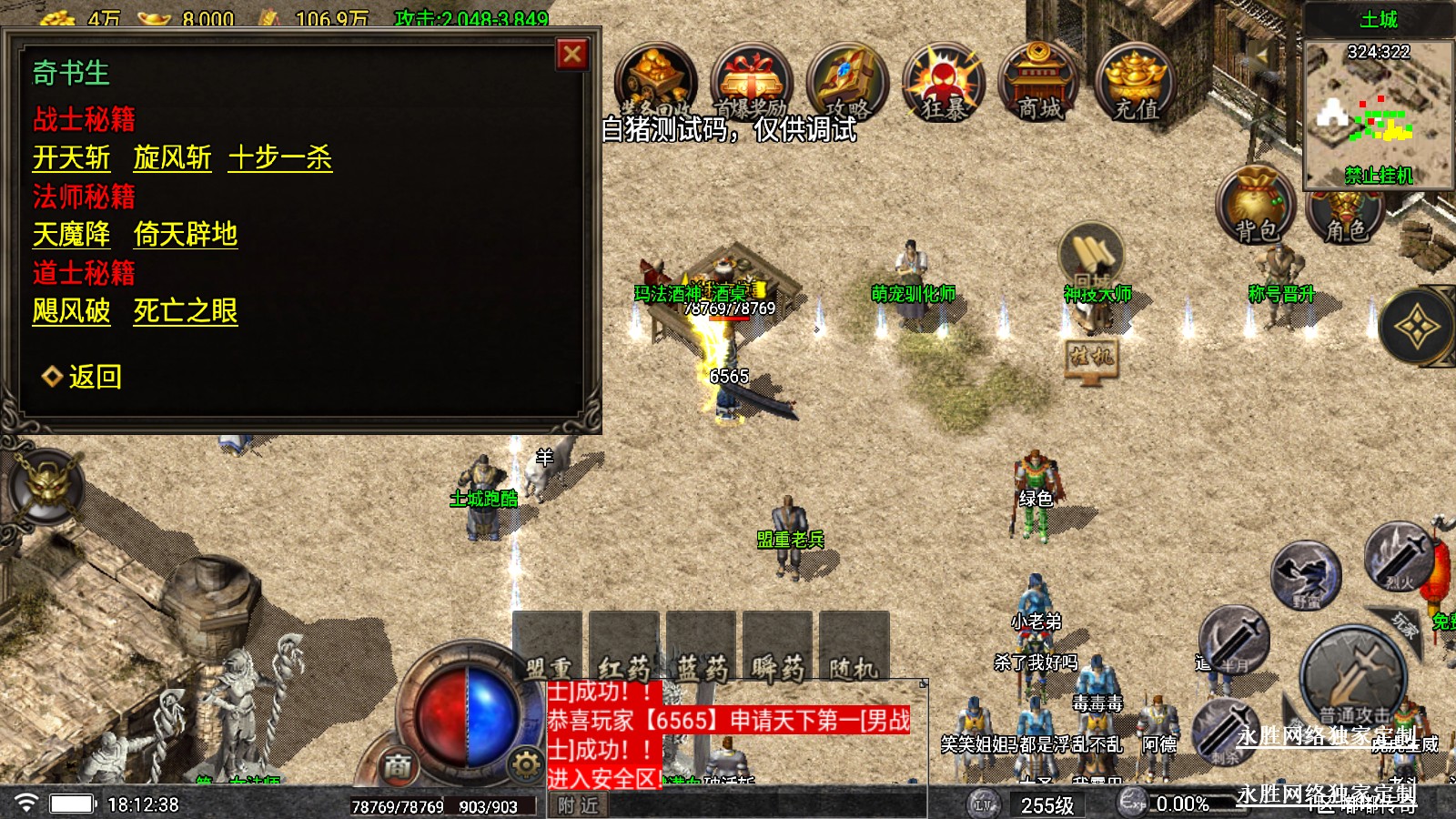Use the 红药 hotbar slot
The width and height of the screenshot is (1456, 819).
point(624,648)
